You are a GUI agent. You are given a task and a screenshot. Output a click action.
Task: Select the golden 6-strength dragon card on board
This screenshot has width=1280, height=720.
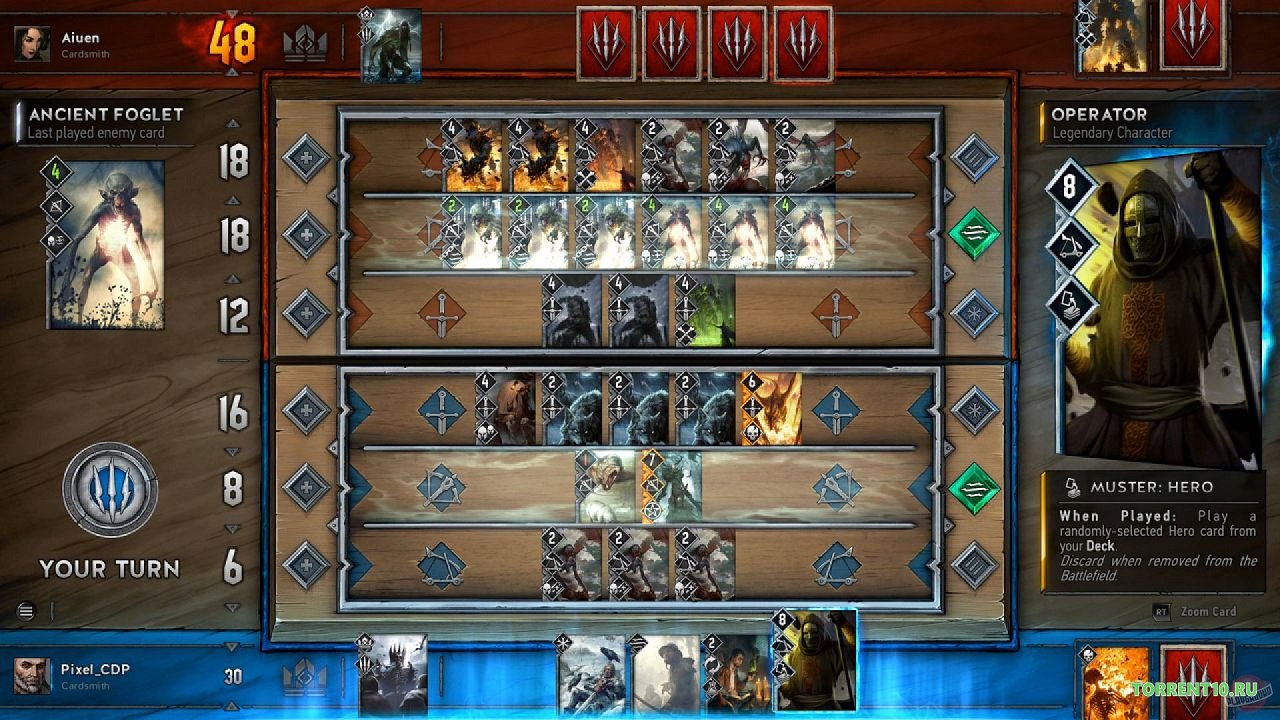[770, 408]
